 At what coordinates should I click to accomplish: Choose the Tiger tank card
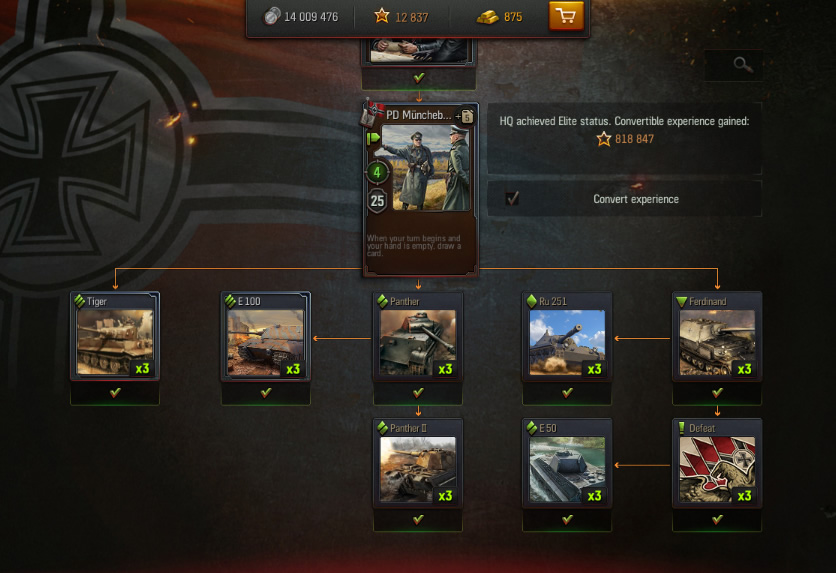coord(115,336)
